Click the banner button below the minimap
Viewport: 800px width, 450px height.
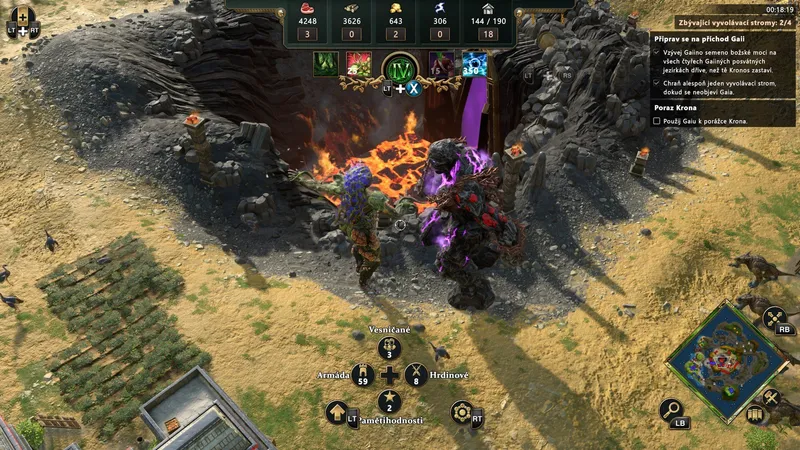755,414
